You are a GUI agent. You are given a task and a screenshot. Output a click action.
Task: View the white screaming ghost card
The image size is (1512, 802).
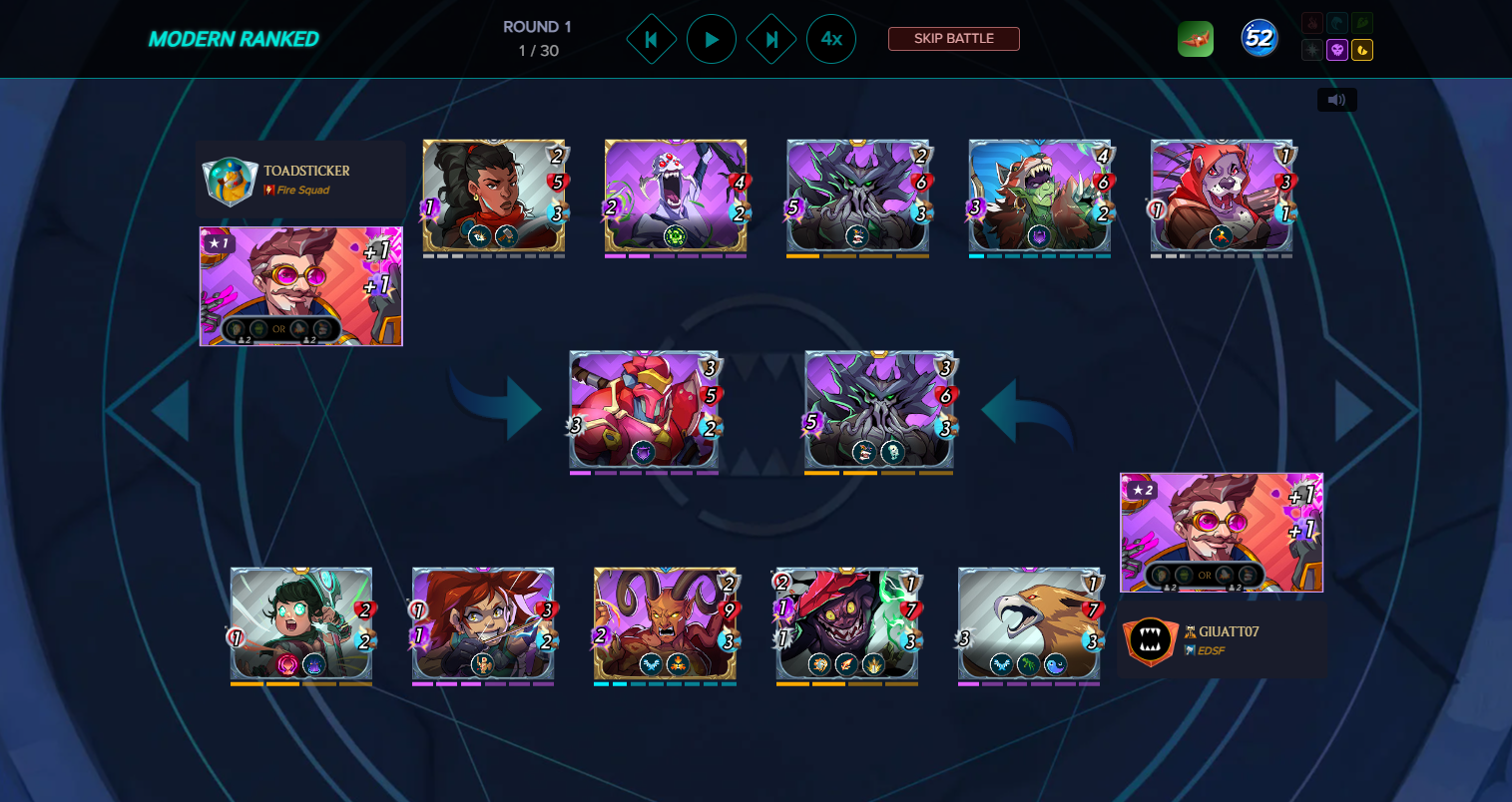pos(676,195)
